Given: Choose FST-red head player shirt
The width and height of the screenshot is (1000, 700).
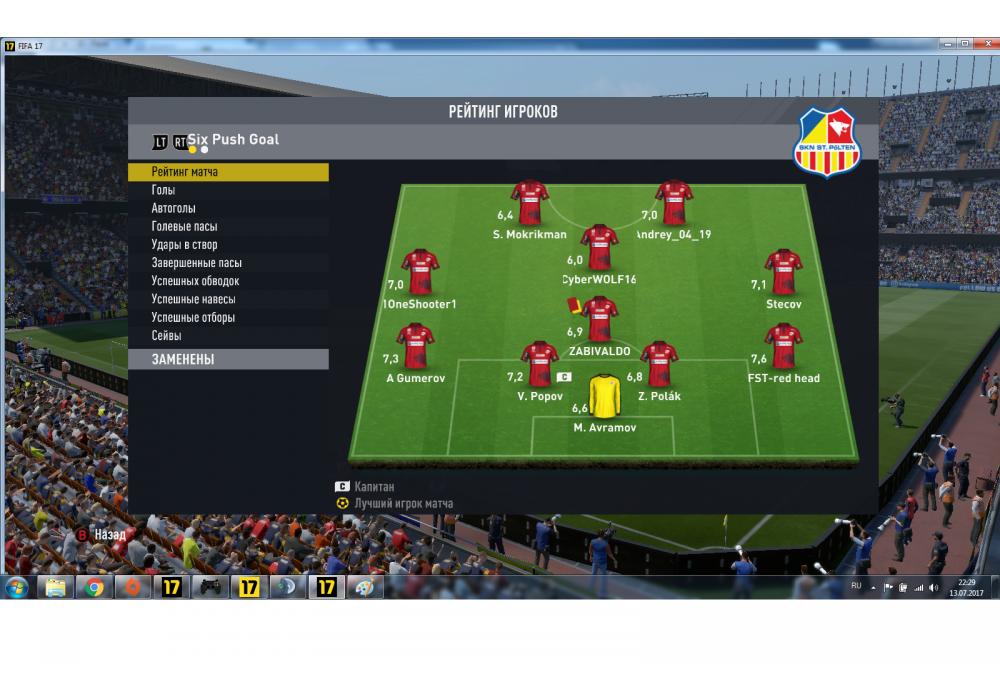Looking at the screenshot, I should pyautogui.click(x=784, y=346).
